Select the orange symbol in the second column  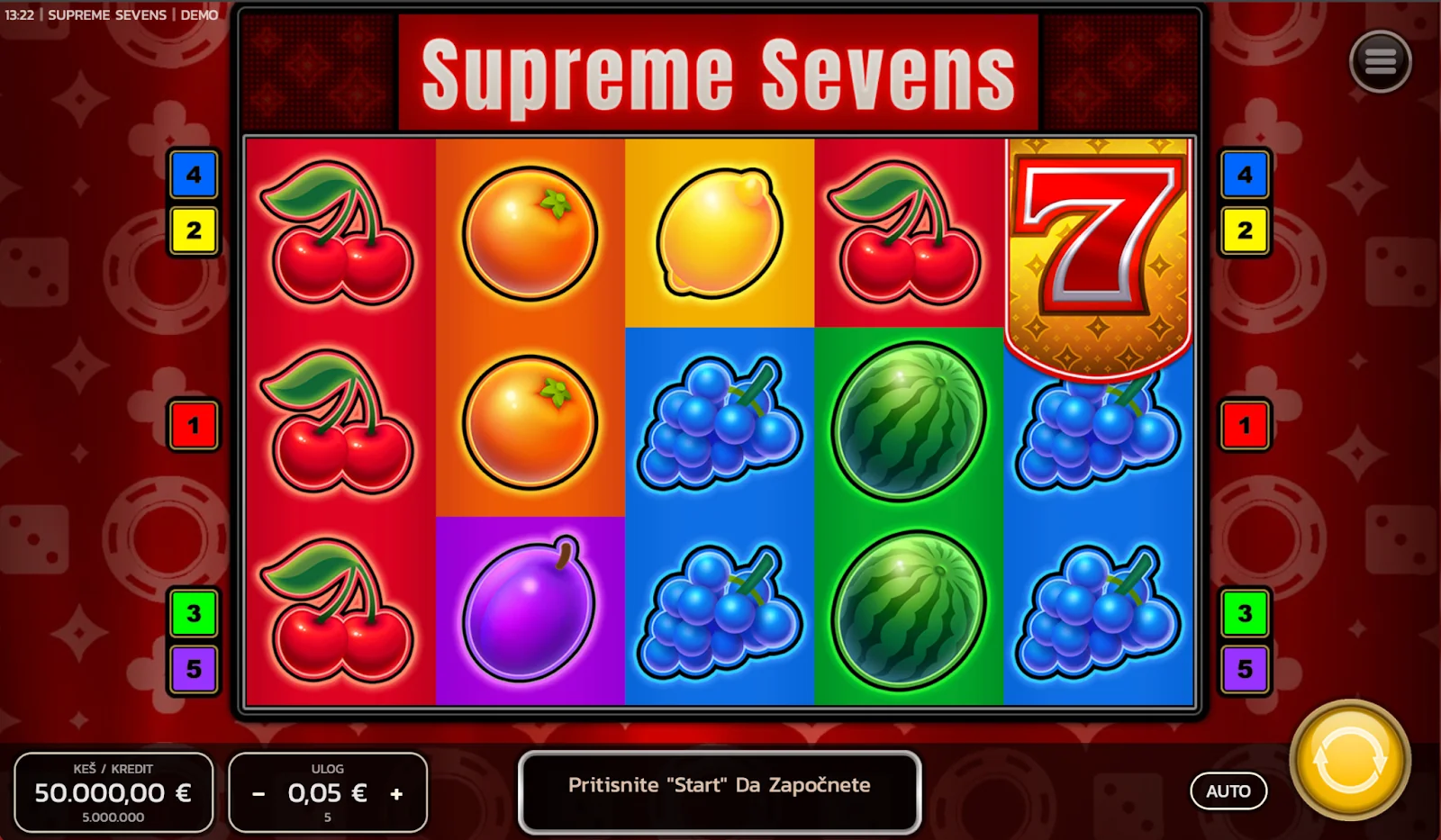530,232
